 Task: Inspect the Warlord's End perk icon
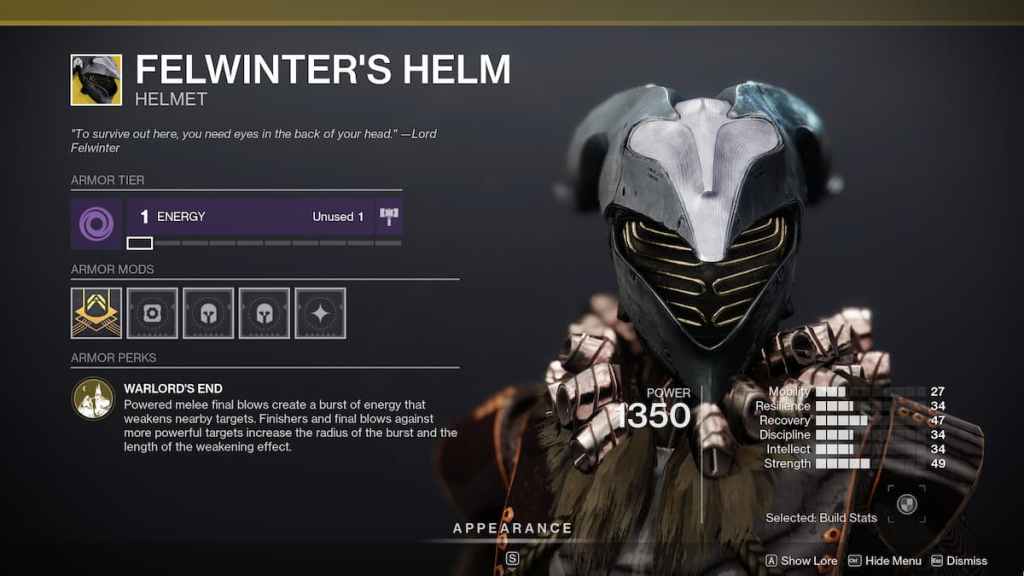(92, 397)
